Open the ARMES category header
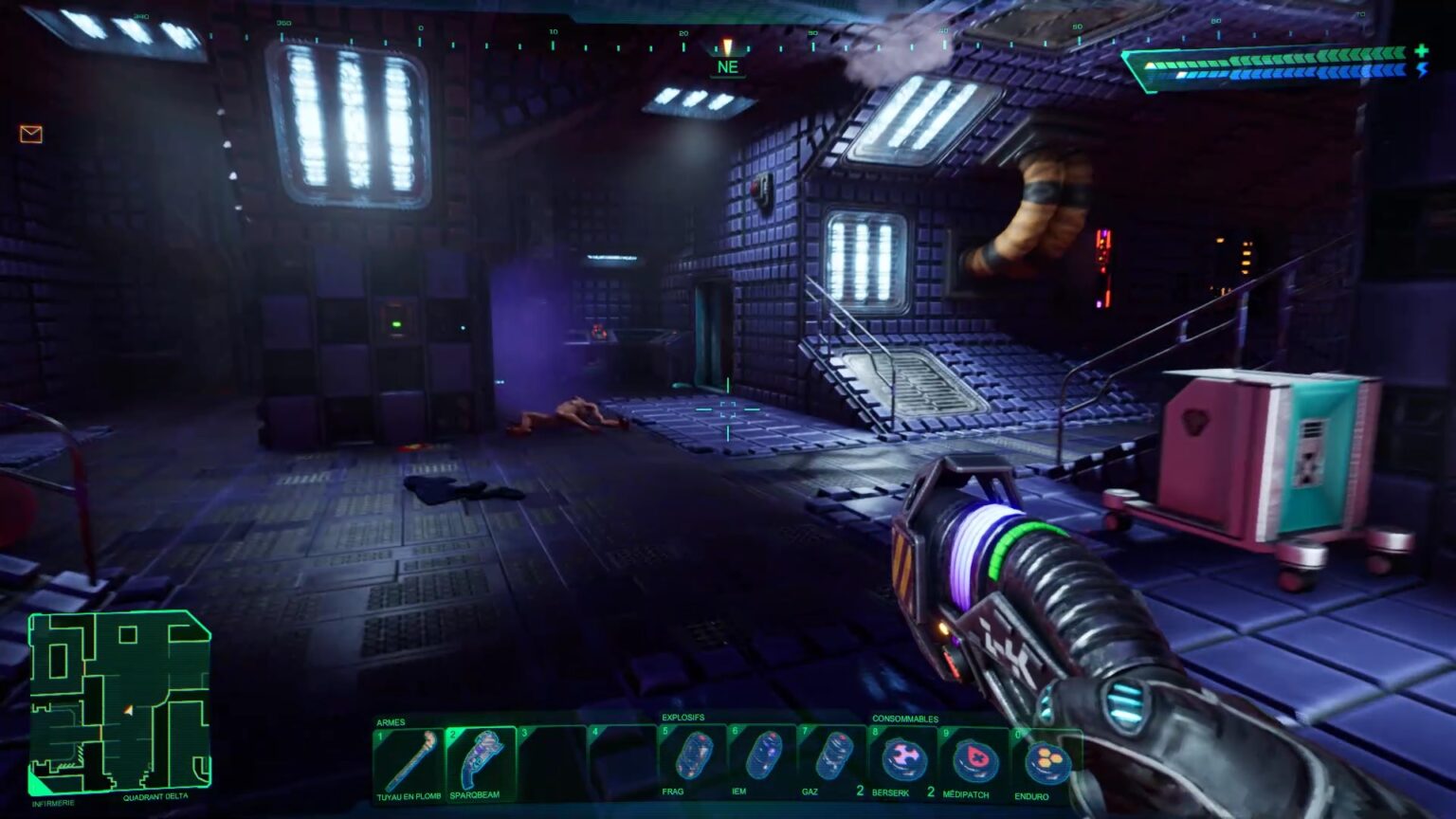 coord(392,720)
